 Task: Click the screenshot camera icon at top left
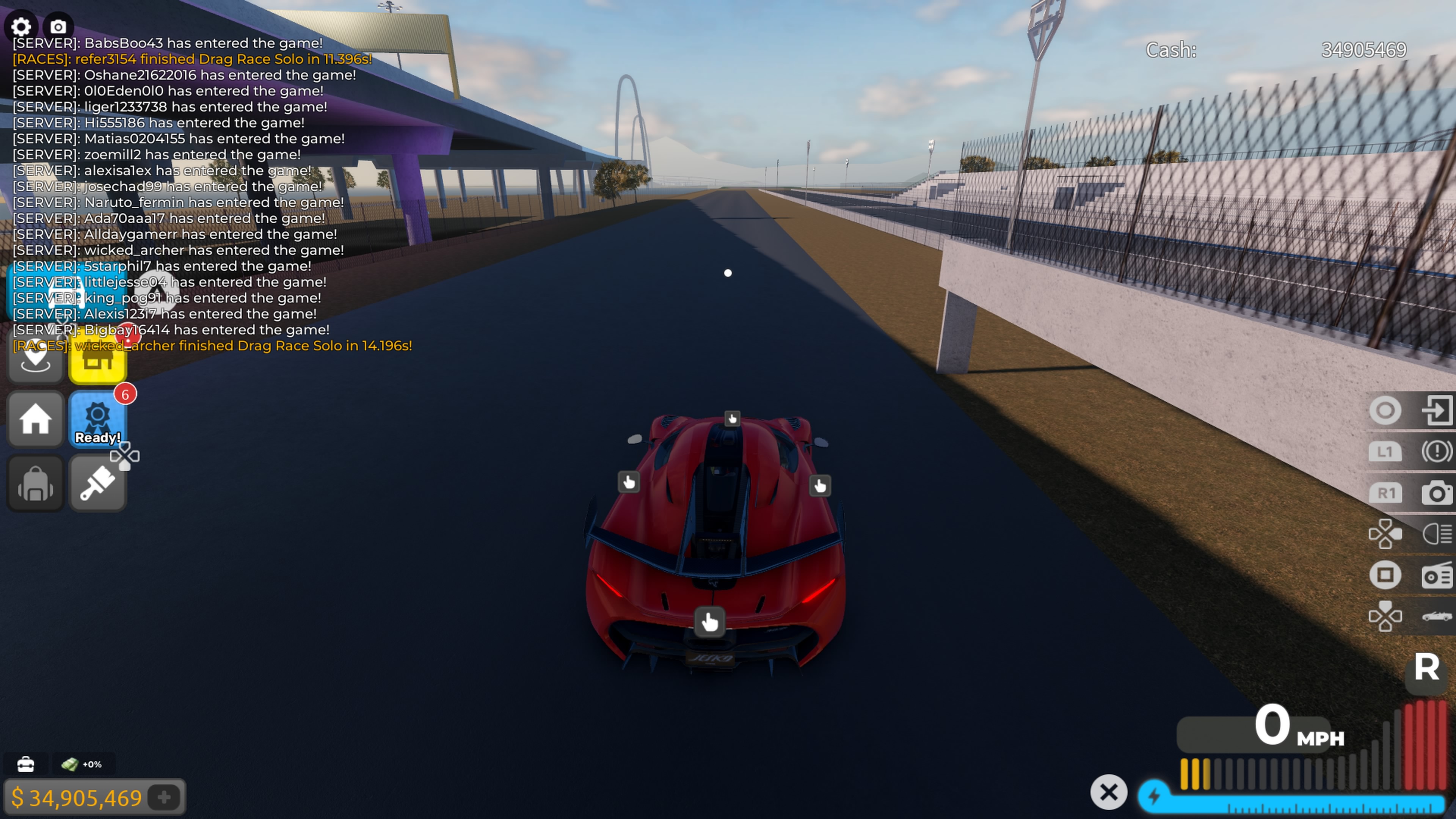coord(58,27)
